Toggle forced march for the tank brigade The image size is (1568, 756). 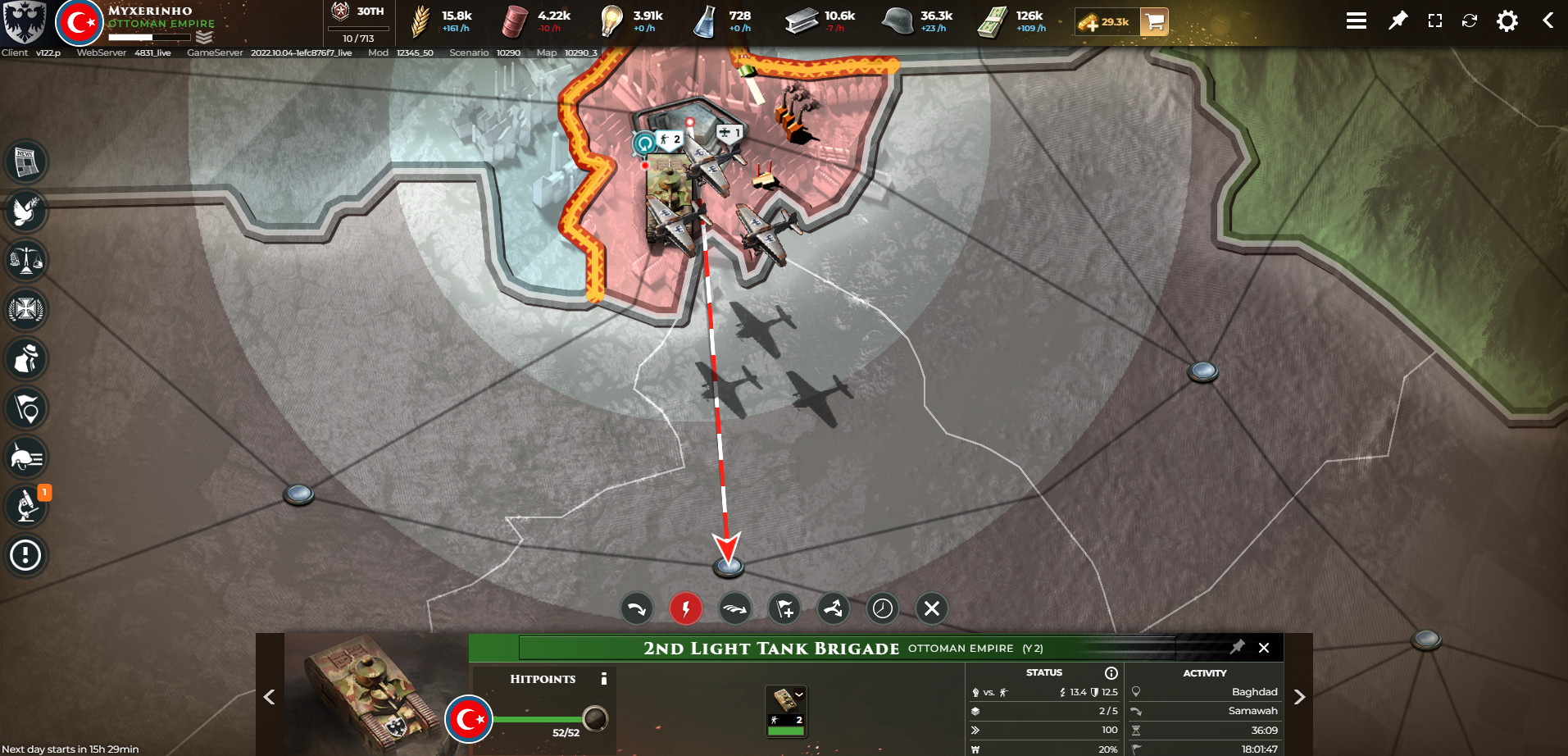[x=735, y=608]
